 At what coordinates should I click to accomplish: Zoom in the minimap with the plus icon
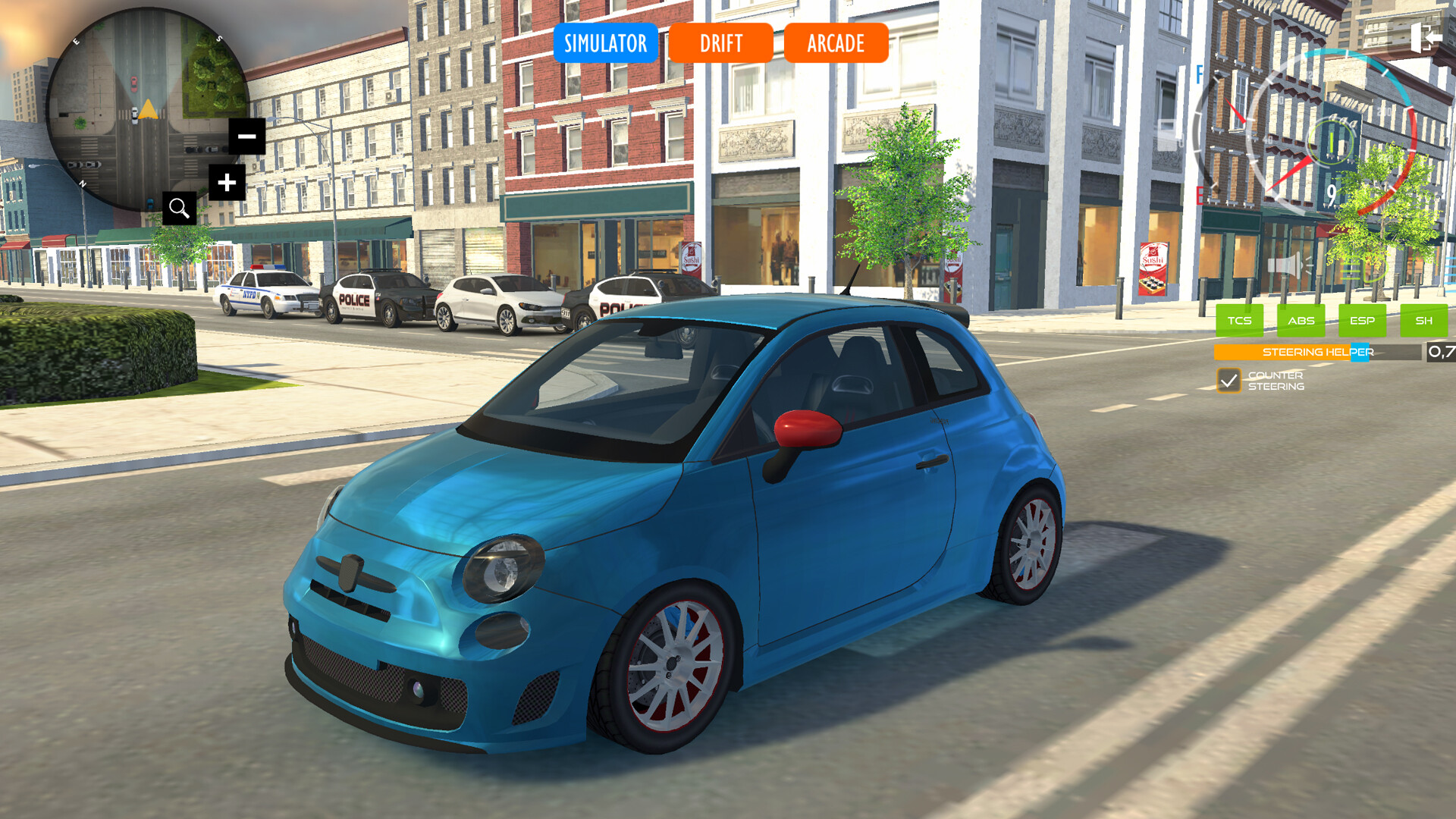[x=225, y=182]
